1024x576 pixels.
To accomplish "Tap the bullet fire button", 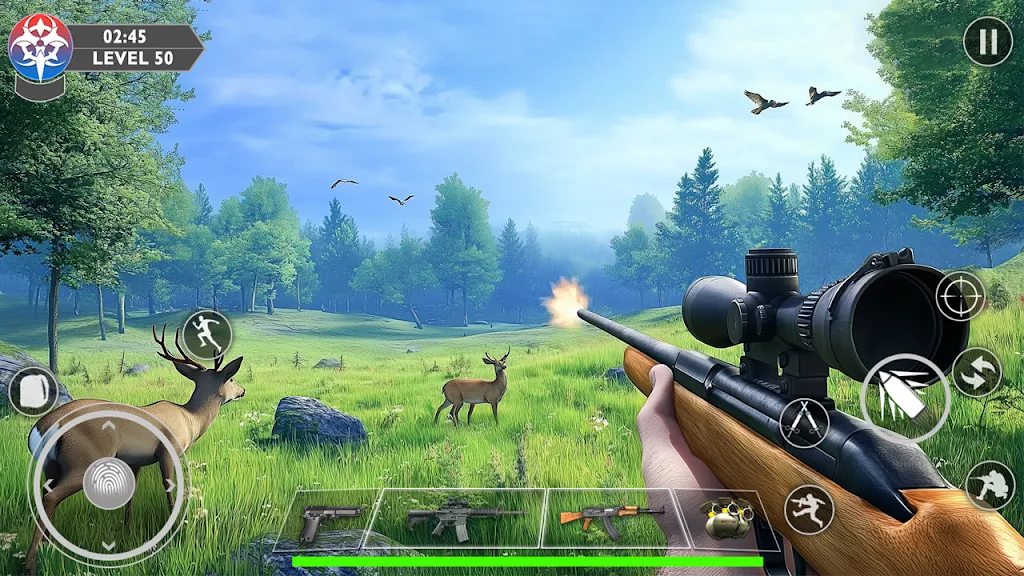I will 905,398.
